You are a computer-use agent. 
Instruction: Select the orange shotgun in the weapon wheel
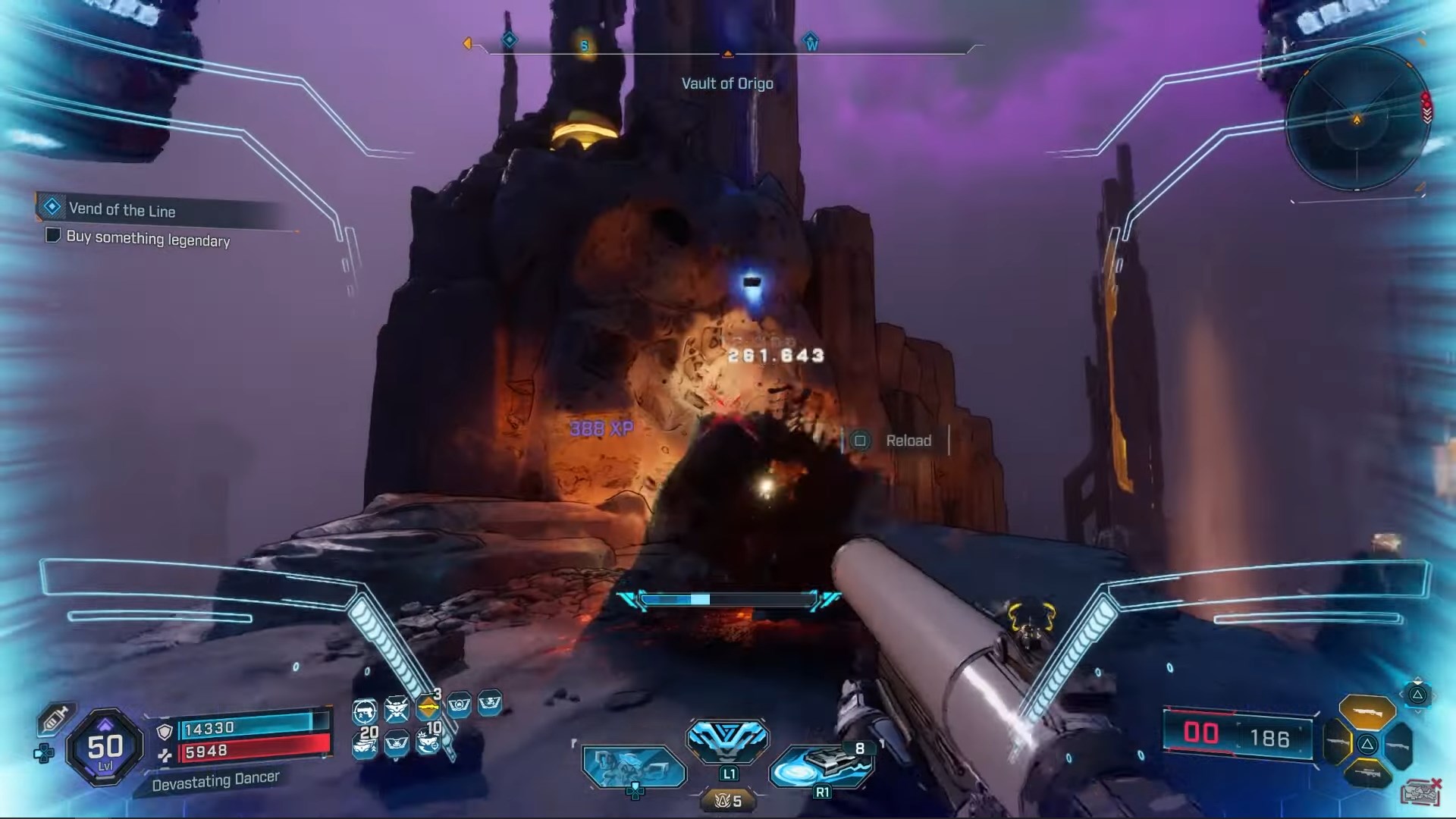tap(1367, 713)
